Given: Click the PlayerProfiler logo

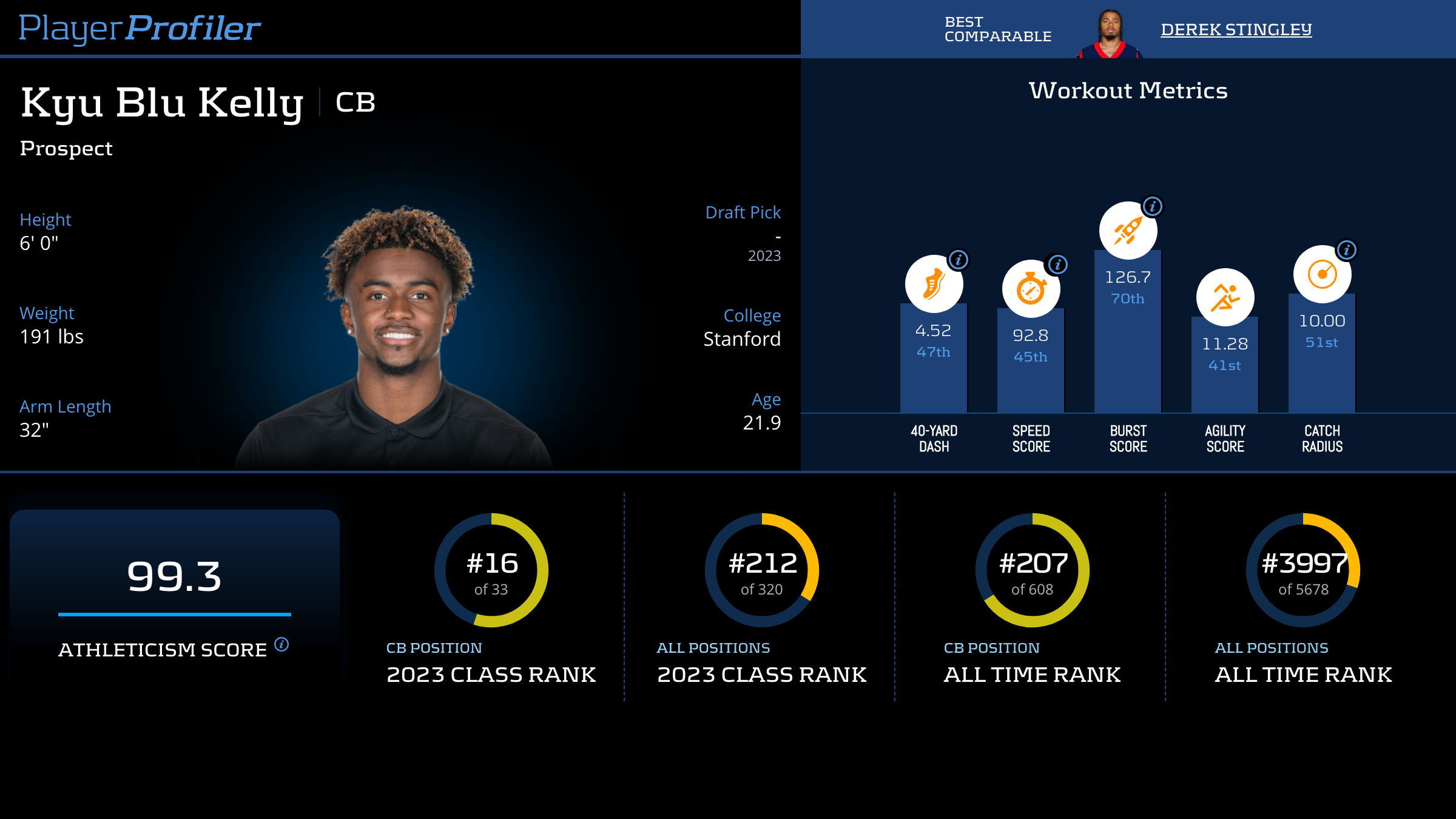Looking at the screenshot, I should 140,29.
